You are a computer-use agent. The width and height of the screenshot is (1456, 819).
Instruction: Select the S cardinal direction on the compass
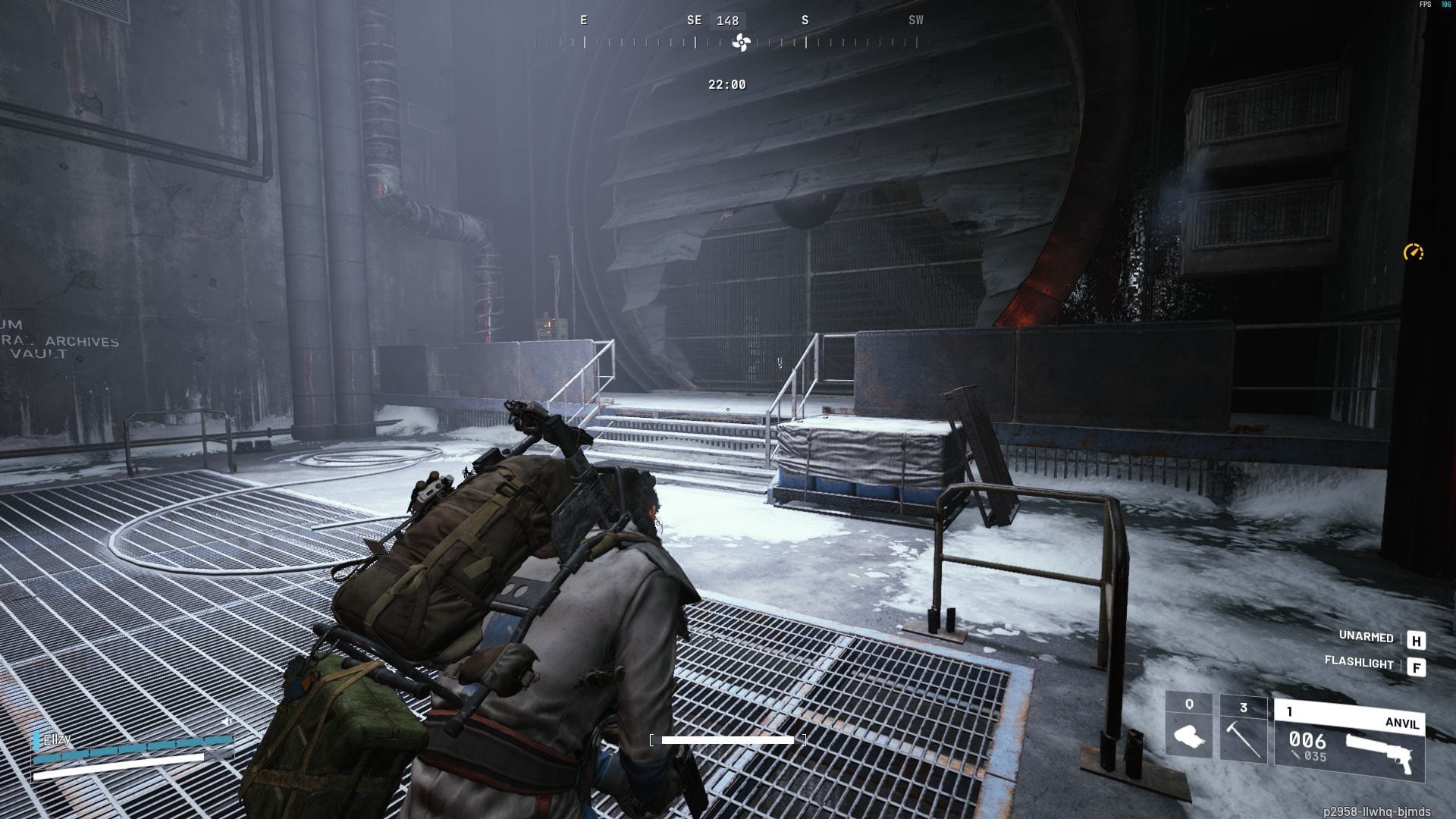click(805, 20)
